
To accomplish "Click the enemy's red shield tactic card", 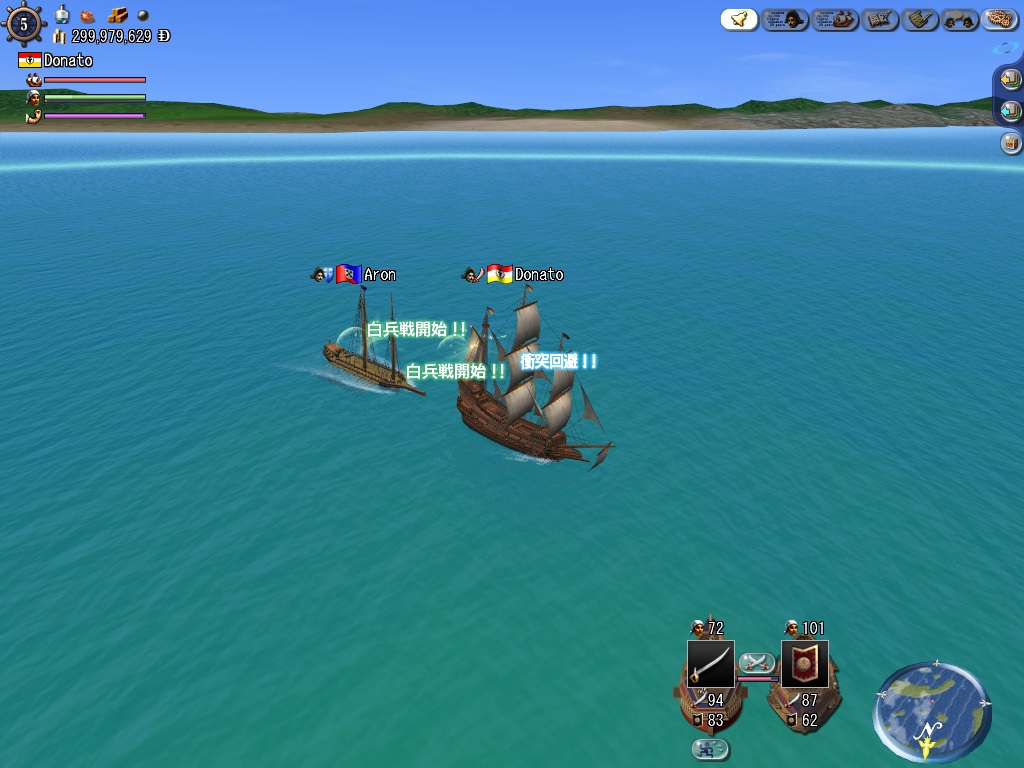I will pyautogui.click(x=804, y=664).
